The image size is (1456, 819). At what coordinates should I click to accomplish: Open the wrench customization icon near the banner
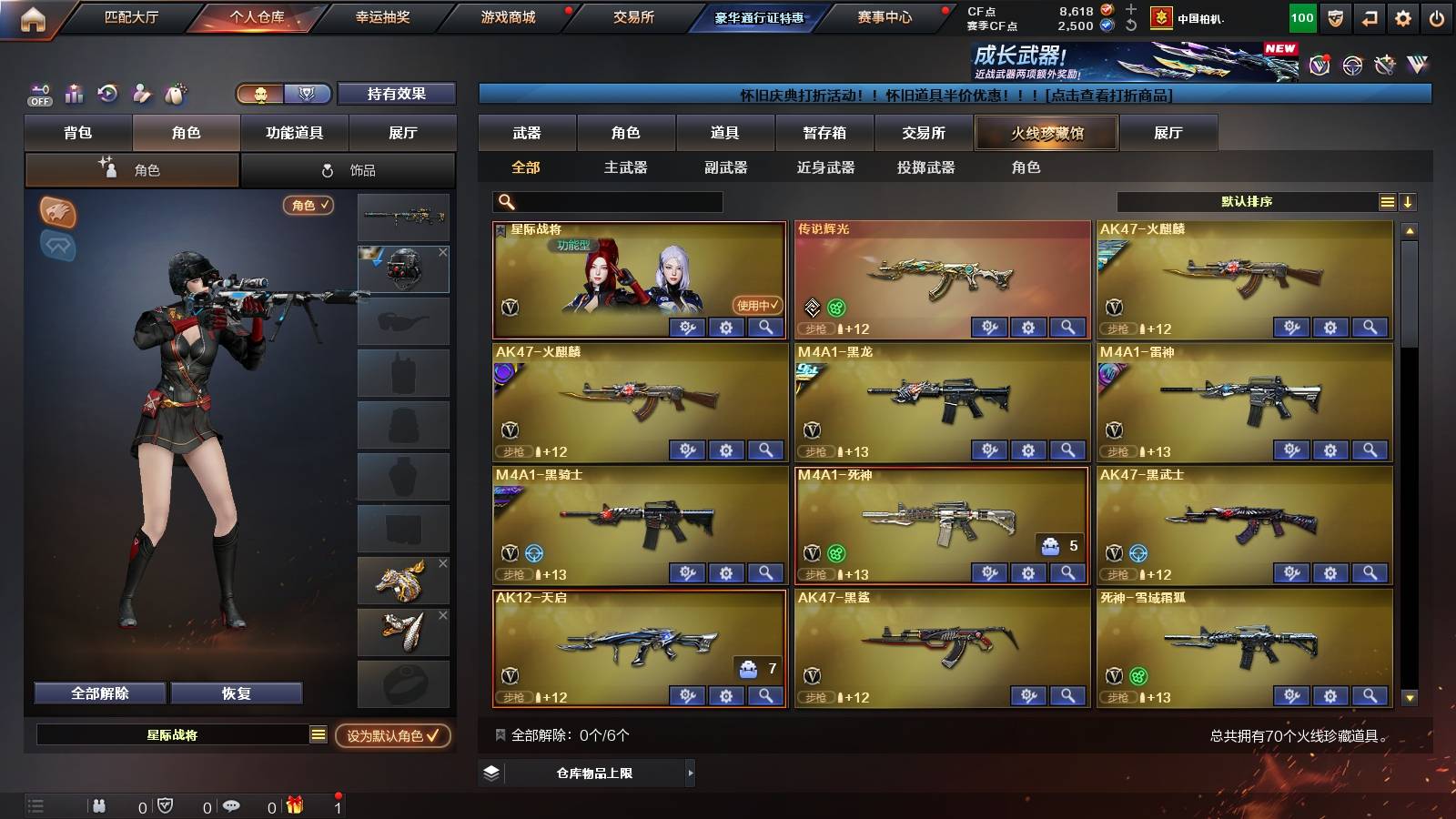point(1383,65)
